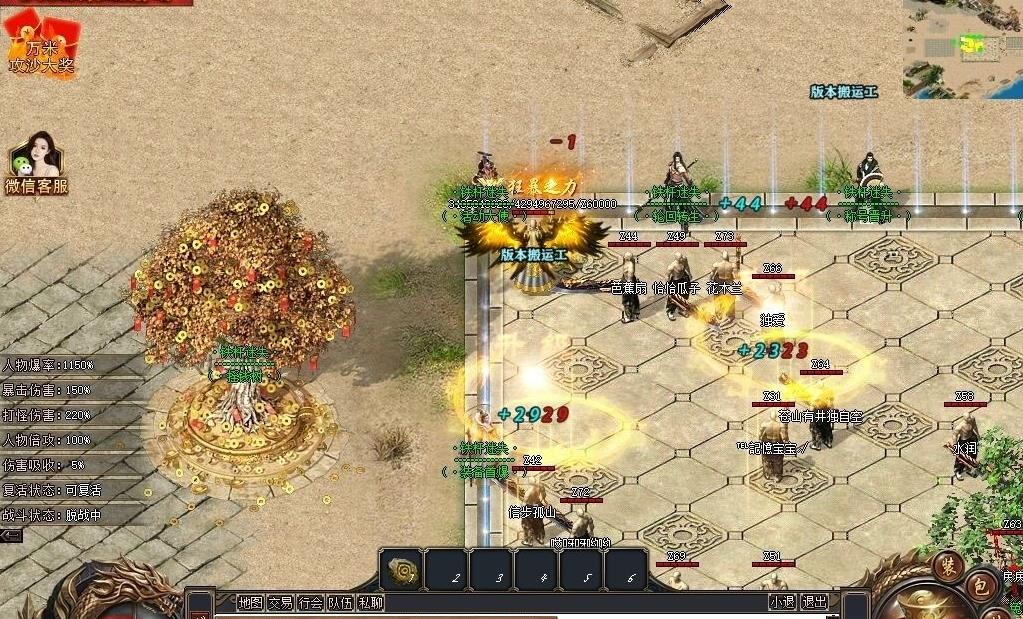
Task: Open the 行会 guild panel
Action: coord(311,603)
